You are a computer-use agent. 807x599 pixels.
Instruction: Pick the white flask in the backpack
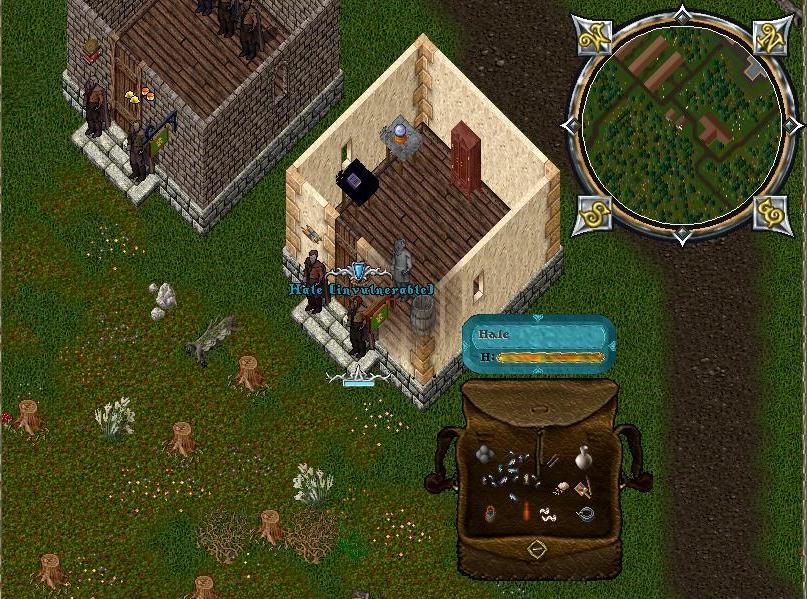(582, 458)
